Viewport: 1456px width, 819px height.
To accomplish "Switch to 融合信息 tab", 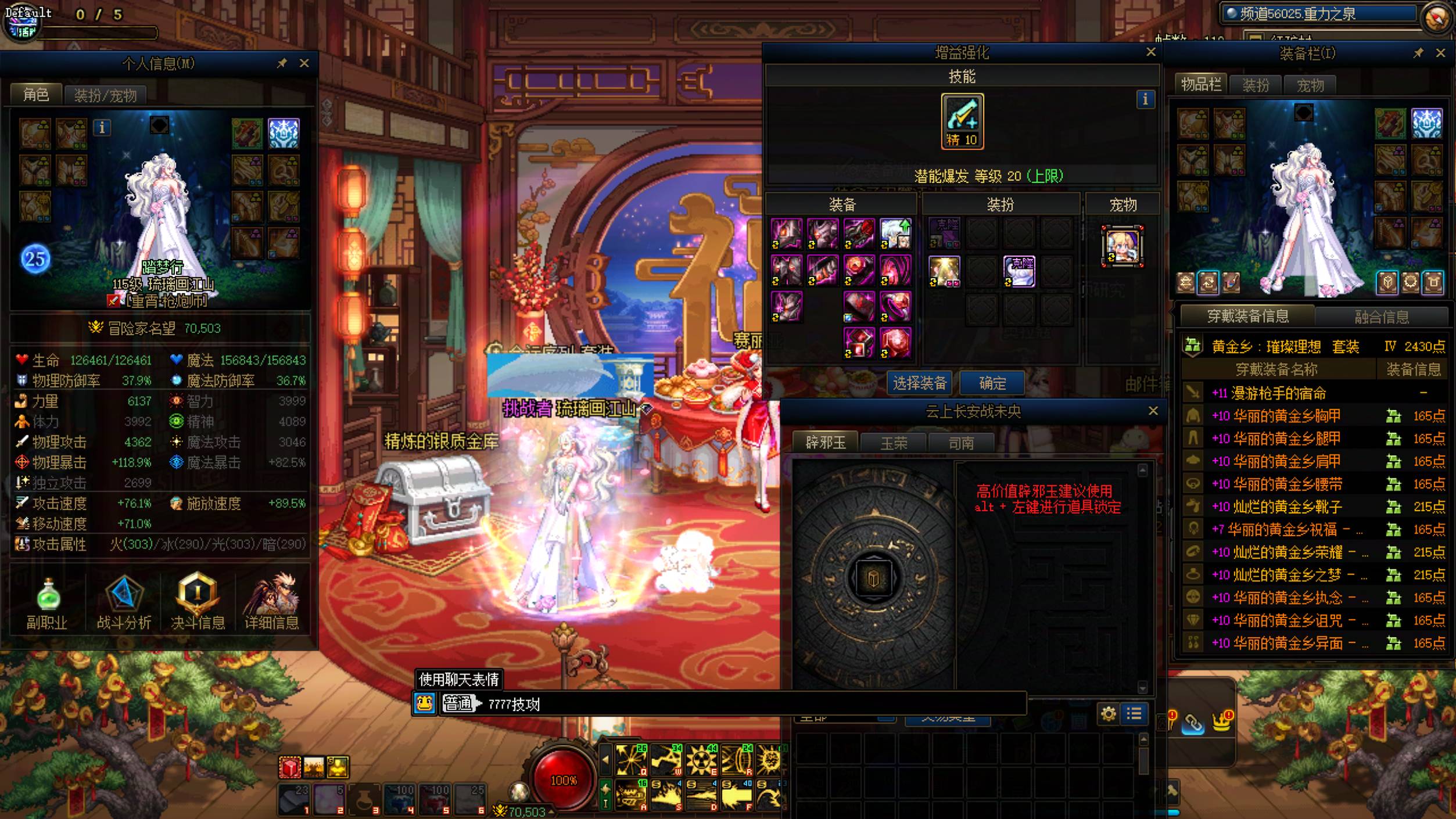I will pos(1381,317).
